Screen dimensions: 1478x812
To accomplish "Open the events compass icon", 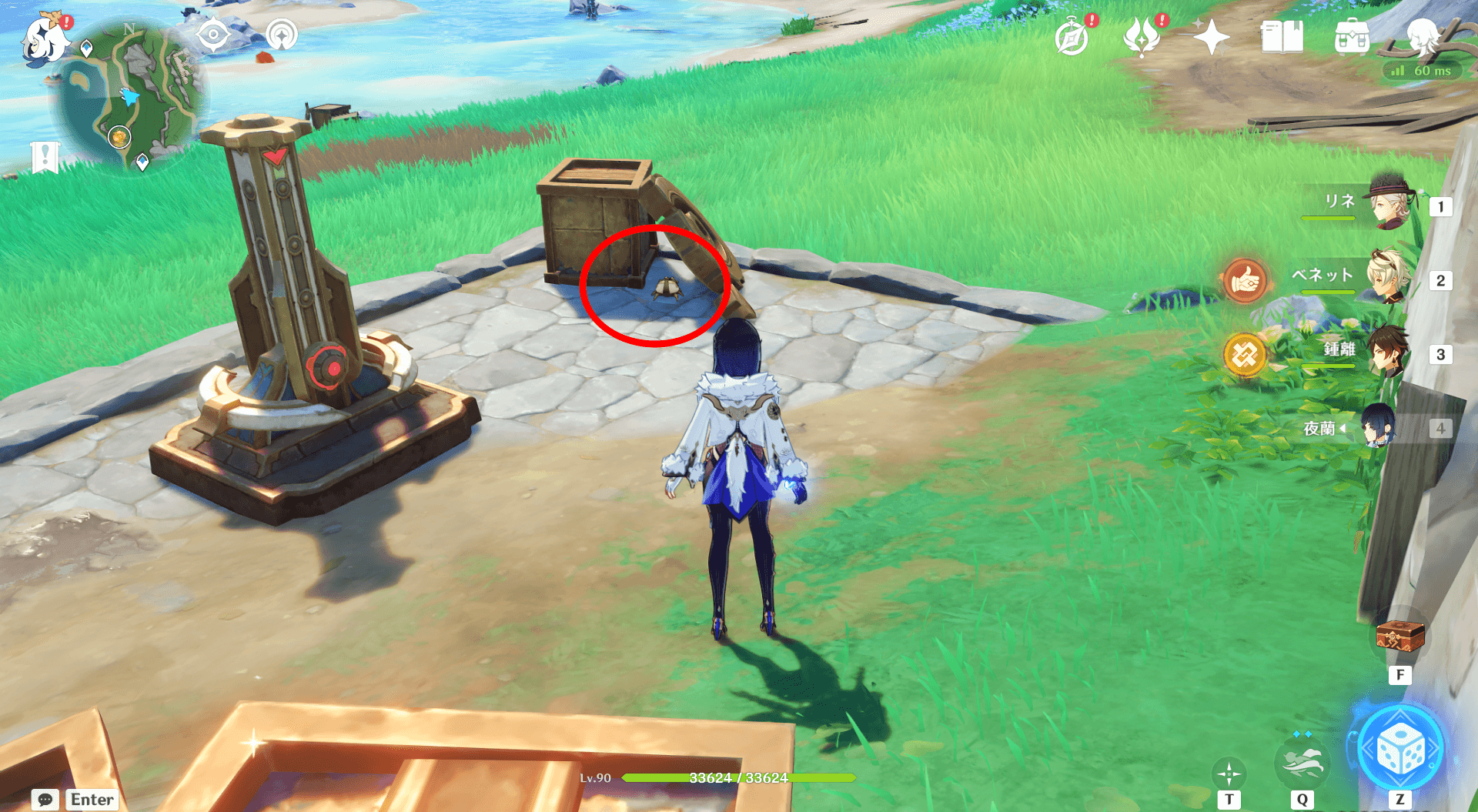I will click(x=1072, y=38).
